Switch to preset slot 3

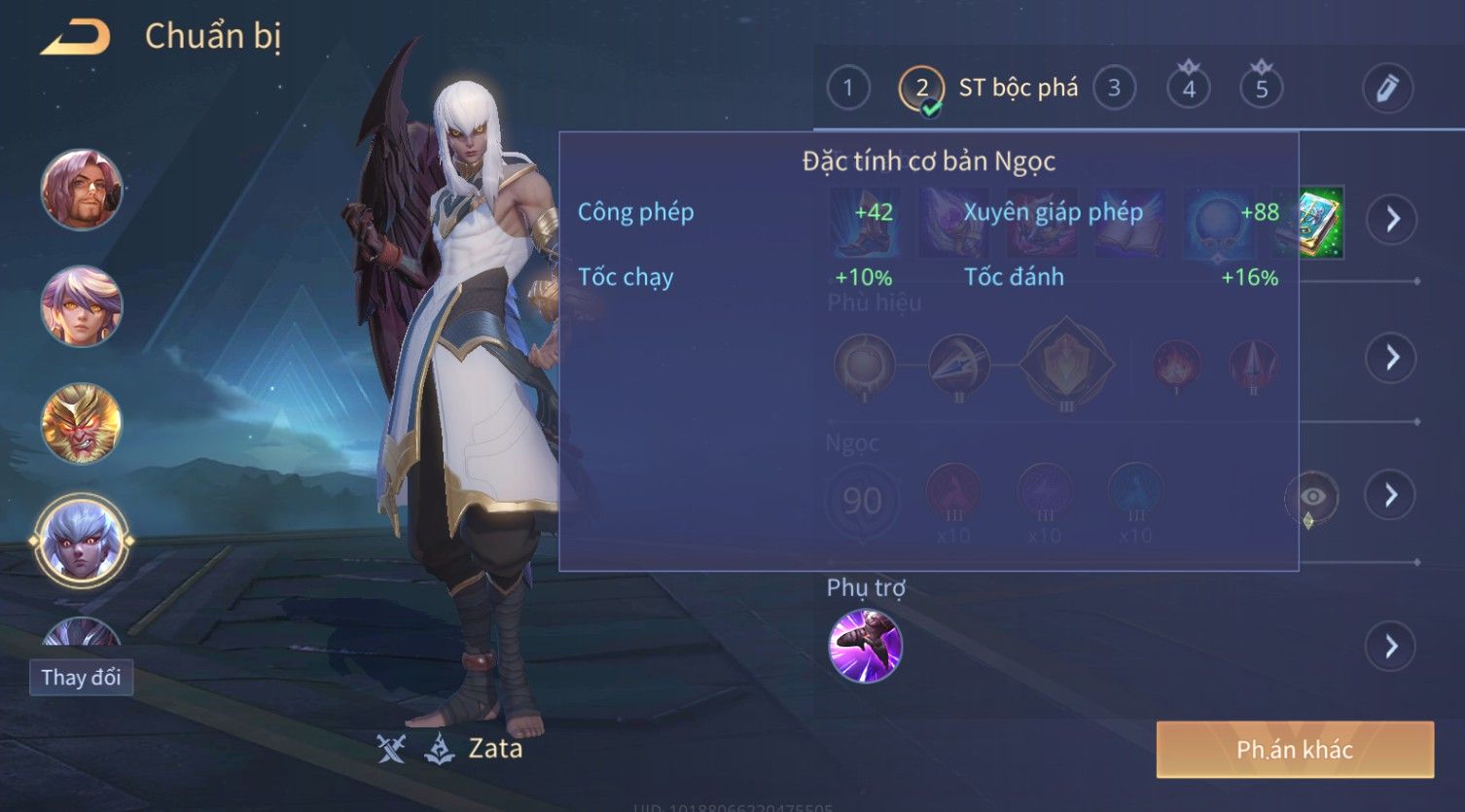1114,88
